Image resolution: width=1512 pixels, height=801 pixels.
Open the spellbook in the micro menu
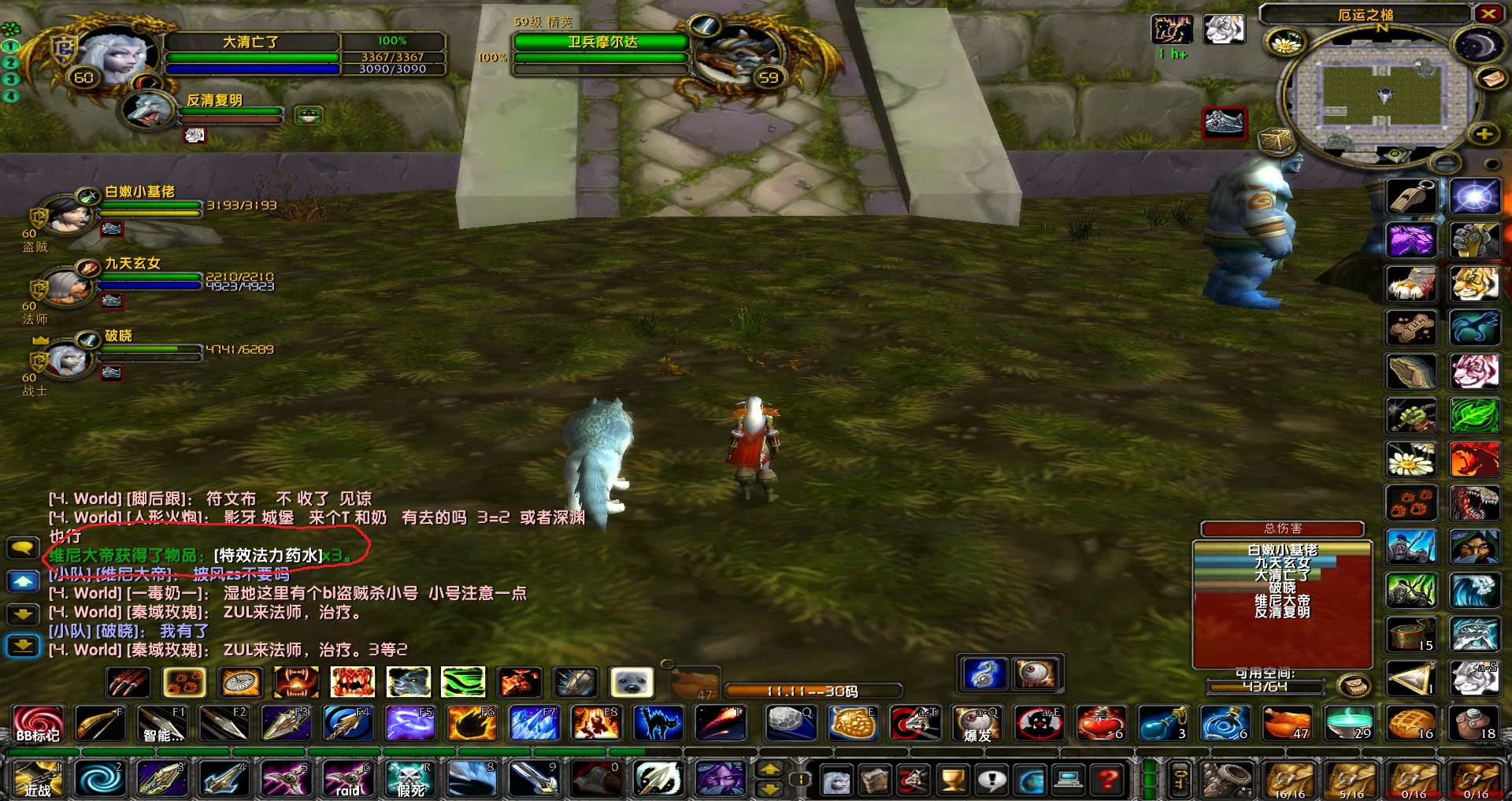click(x=876, y=781)
